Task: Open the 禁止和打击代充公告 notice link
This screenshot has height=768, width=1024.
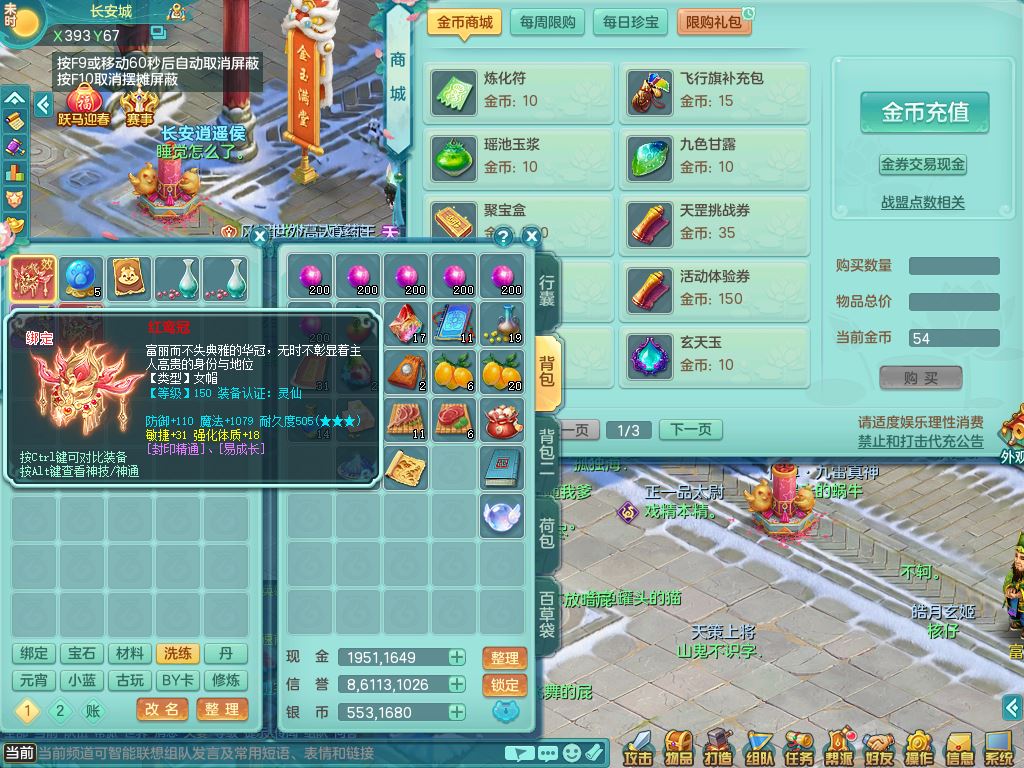Action: tap(920, 441)
